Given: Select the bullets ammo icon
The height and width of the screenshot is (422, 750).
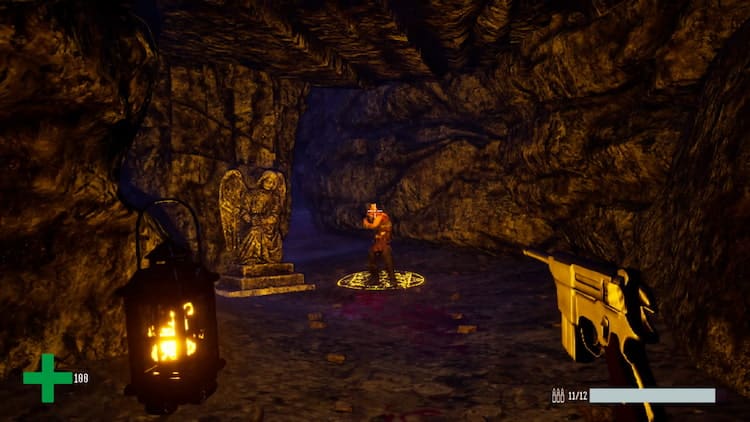Looking at the screenshot, I should click(558, 396).
